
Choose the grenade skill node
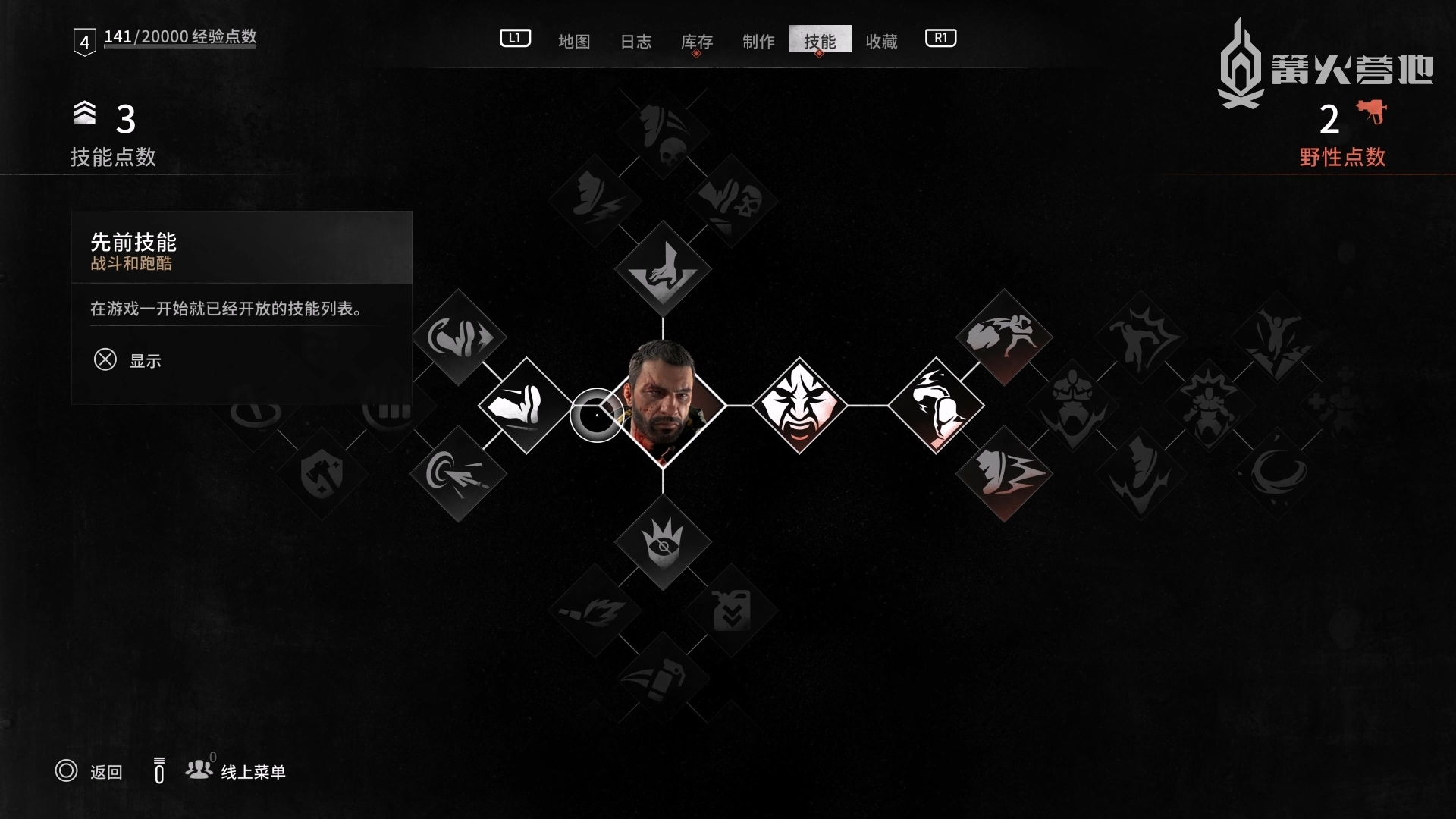(x=663, y=677)
